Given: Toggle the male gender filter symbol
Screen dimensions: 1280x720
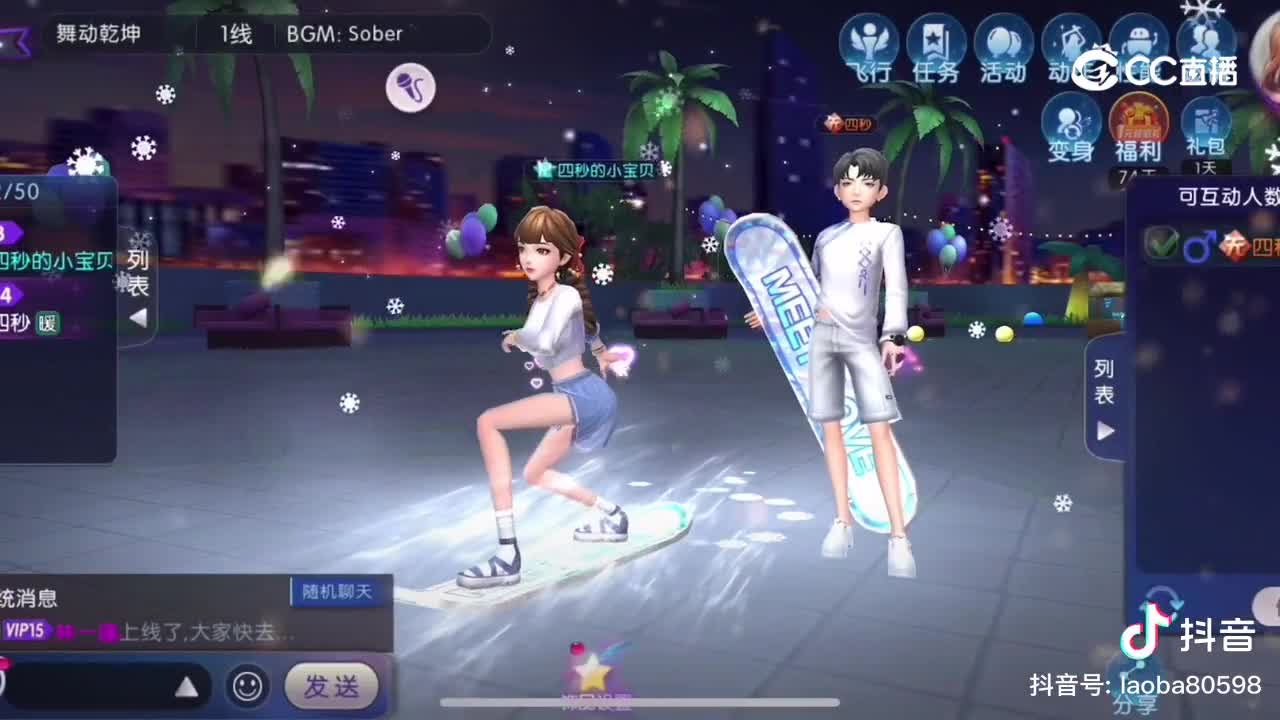Looking at the screenshot, I should click(1200, 245).
